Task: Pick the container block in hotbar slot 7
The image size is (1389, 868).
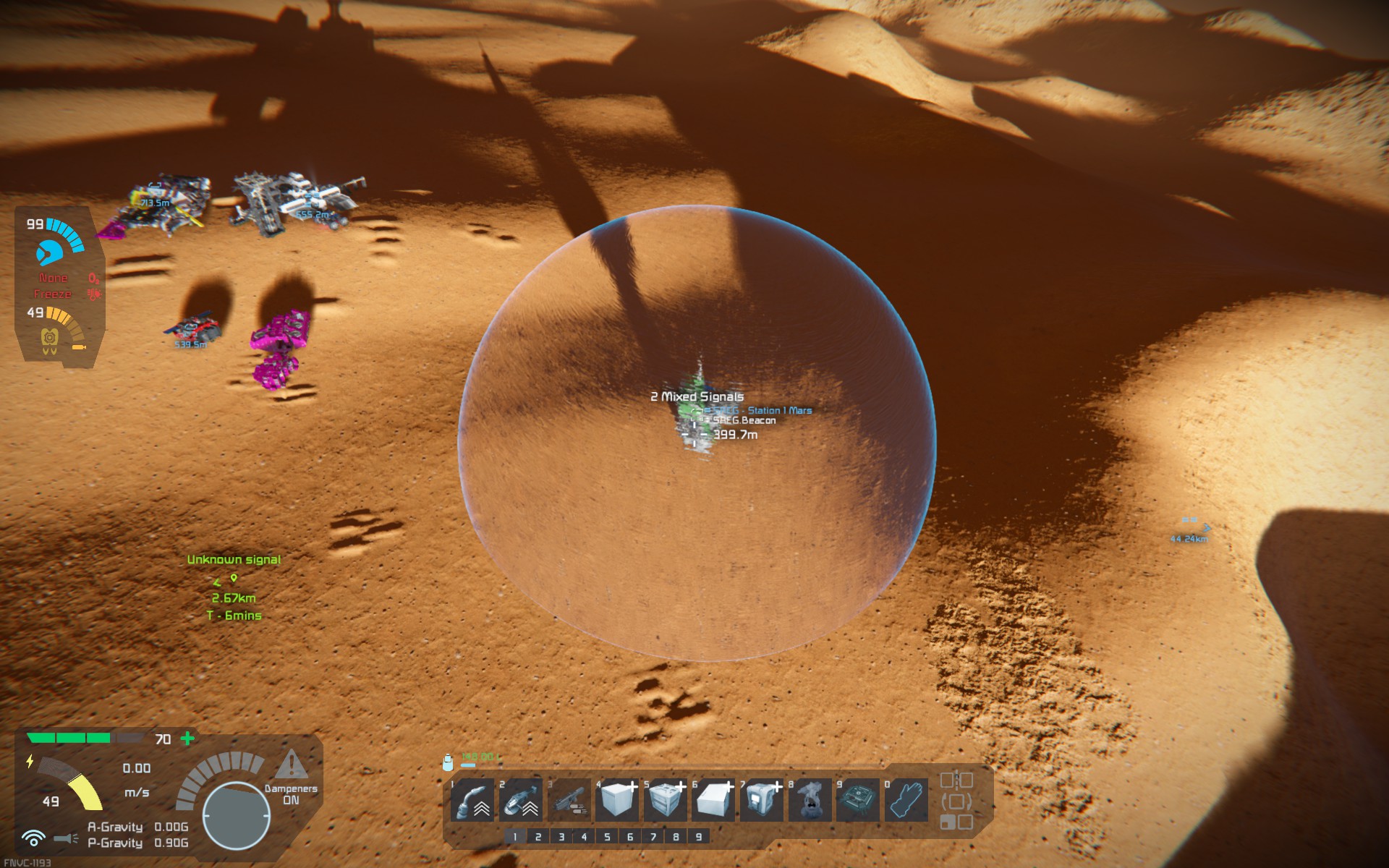Action: 761,800
